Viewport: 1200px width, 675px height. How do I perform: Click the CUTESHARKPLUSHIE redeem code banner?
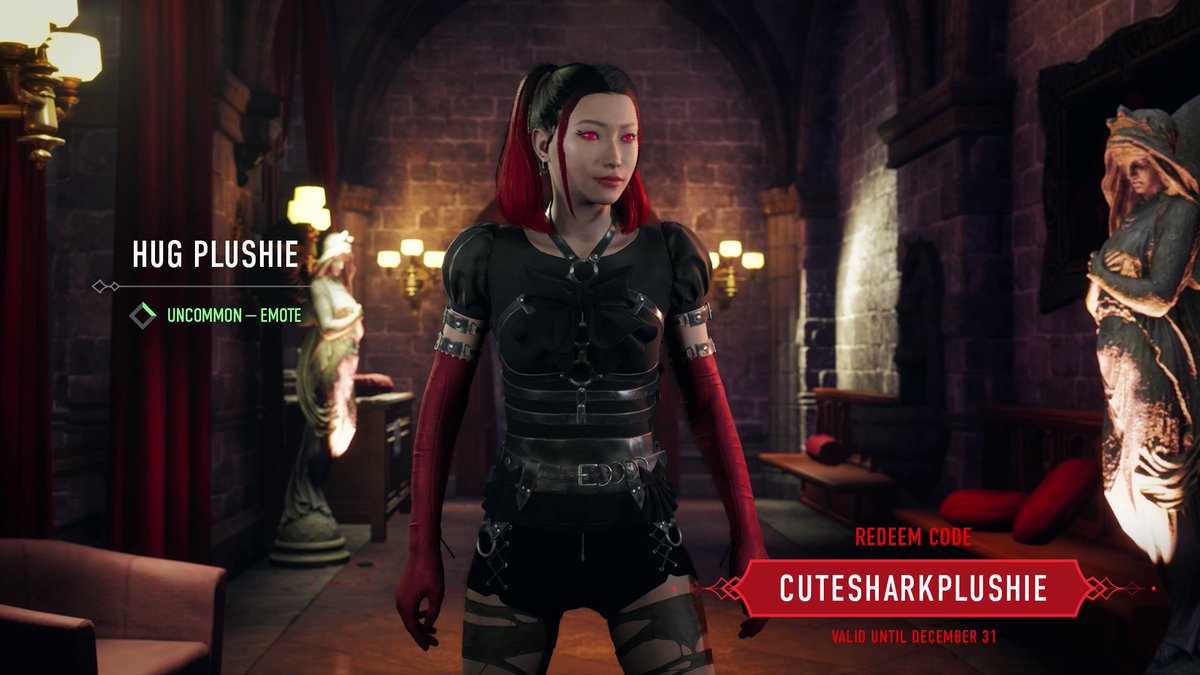click(x=912, y=588)
